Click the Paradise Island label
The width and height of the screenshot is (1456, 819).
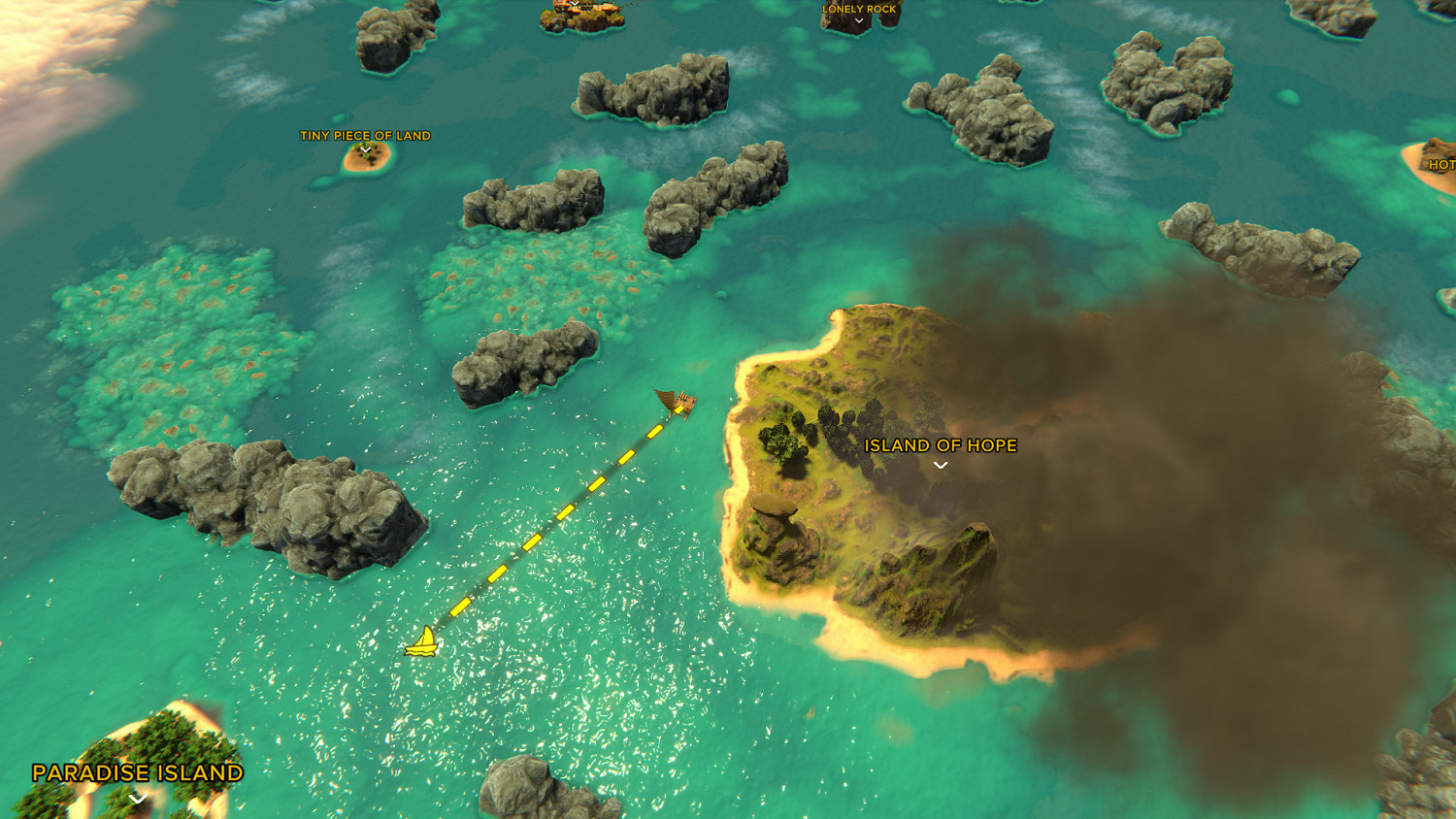click(x=136, y=774)
